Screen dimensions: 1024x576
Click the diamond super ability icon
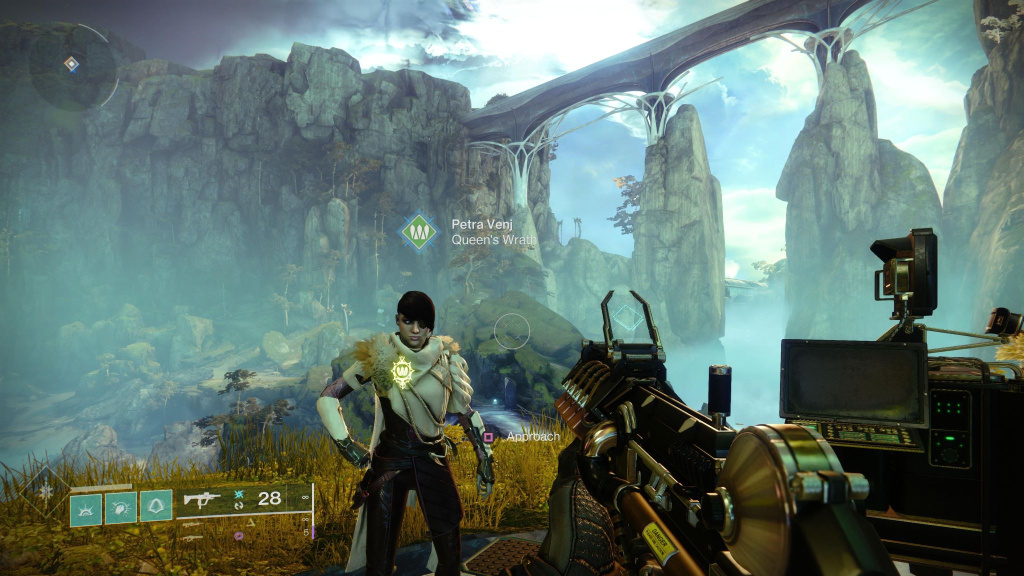point(43,491)
